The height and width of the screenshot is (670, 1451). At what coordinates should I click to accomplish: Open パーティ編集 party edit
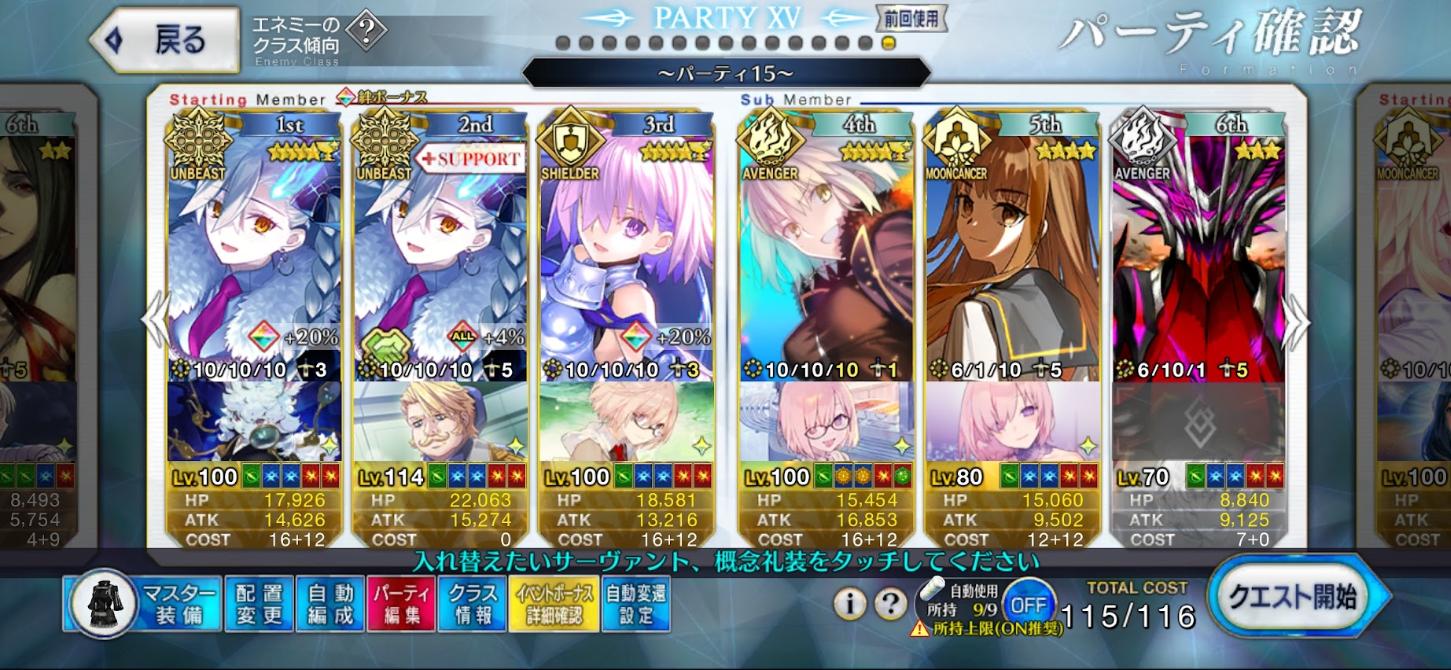[x=400, y=604]
